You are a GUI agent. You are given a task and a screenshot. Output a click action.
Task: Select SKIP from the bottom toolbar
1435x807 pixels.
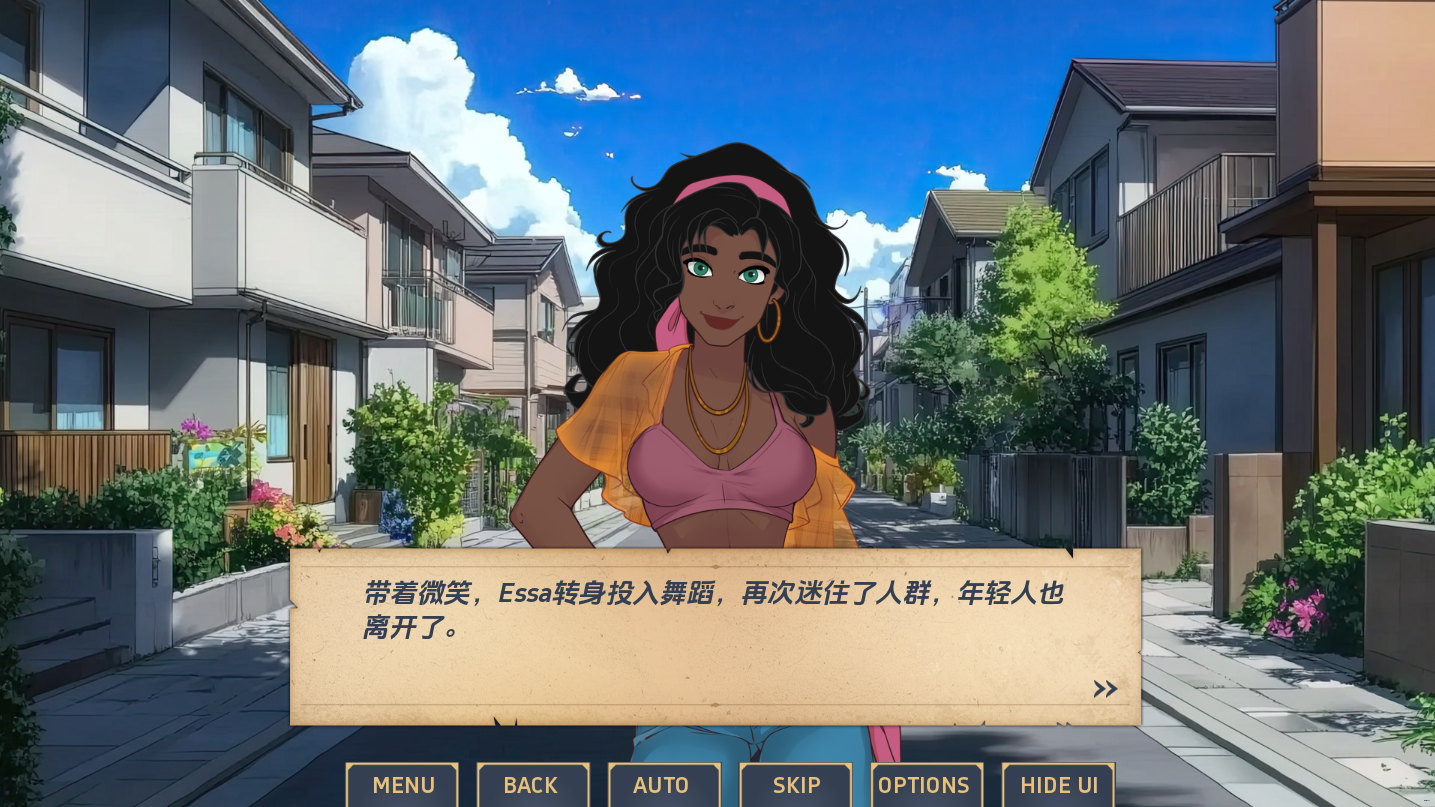[795, 785]
